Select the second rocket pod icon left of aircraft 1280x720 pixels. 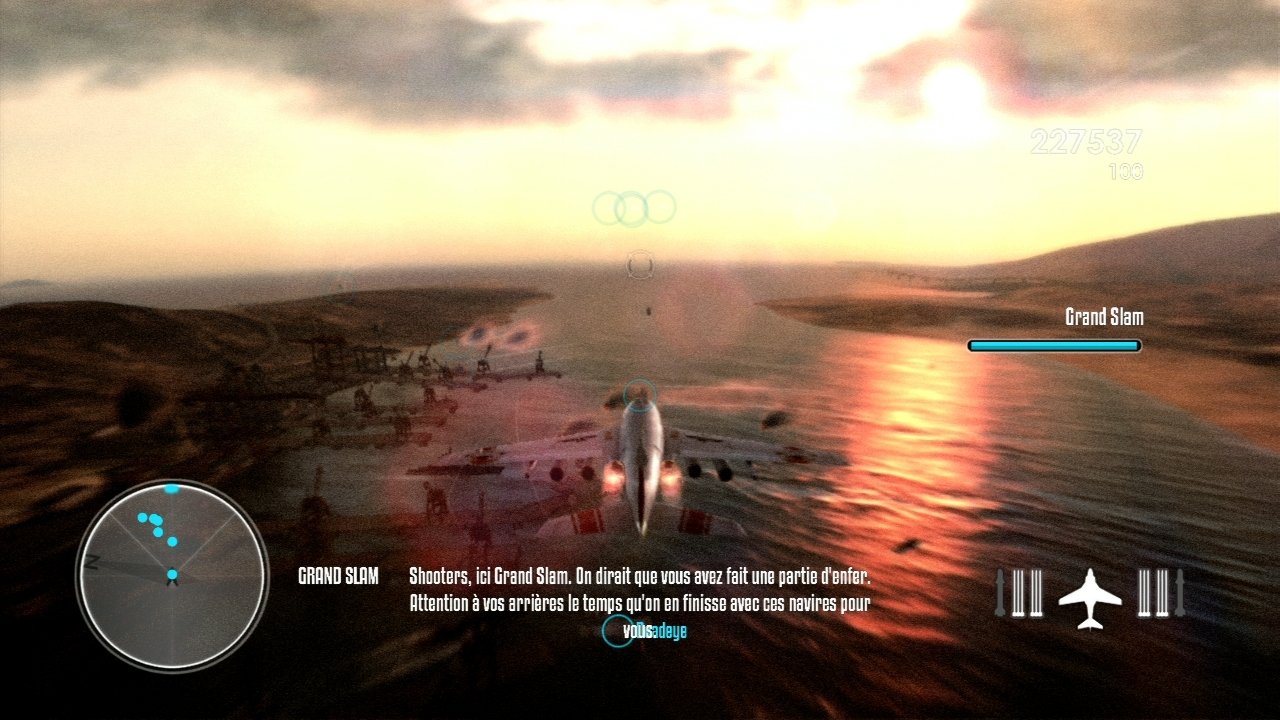point(1036,593)
